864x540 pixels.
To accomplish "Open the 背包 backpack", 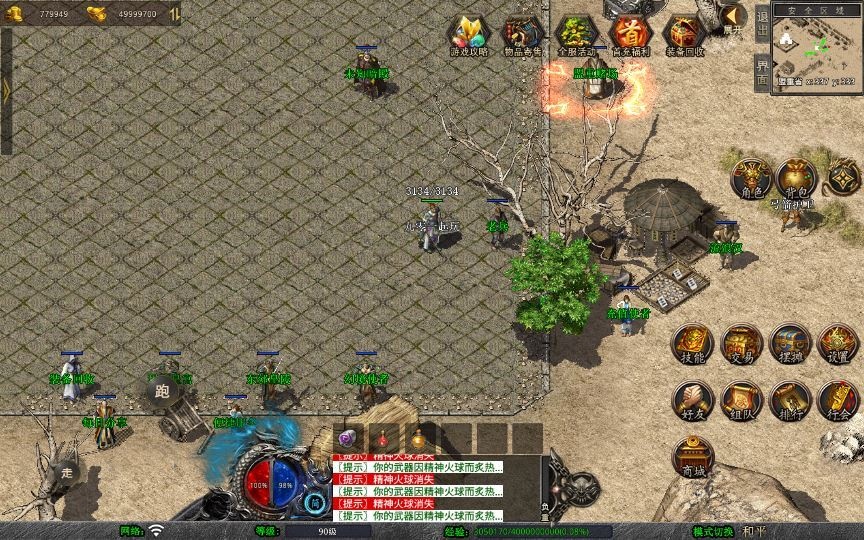I will [795, 177].
